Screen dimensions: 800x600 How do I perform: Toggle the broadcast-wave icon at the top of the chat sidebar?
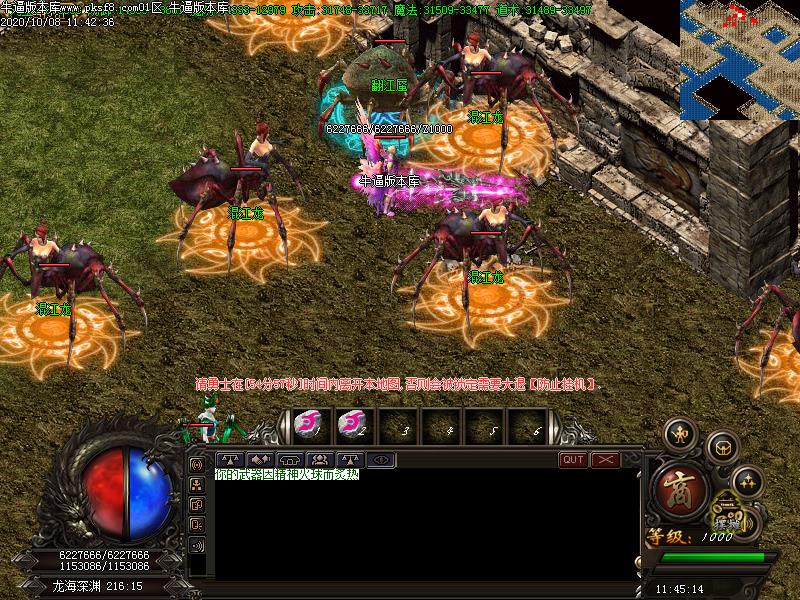point(197,465)
